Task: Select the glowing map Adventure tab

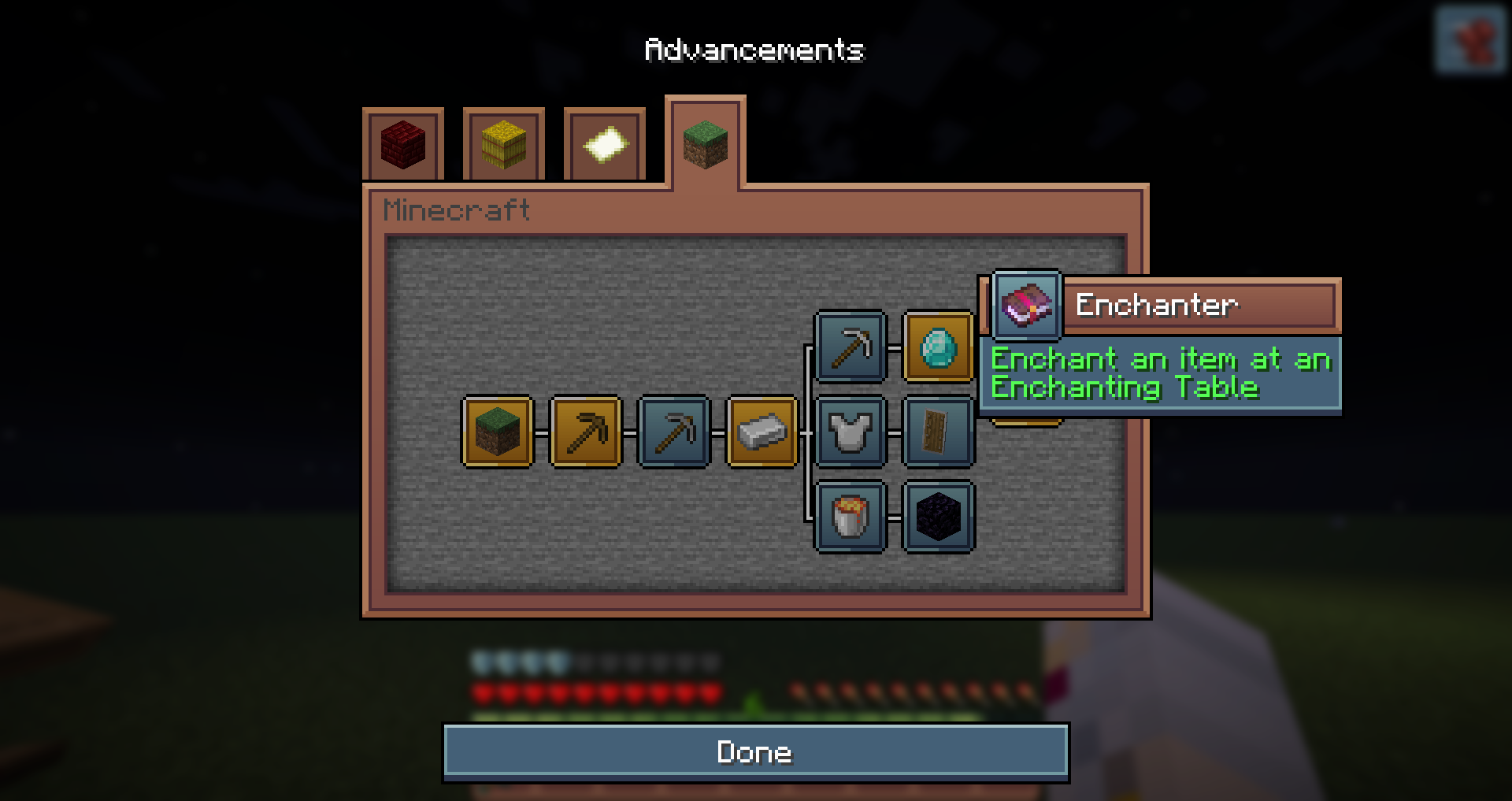Action: (605, 145)
